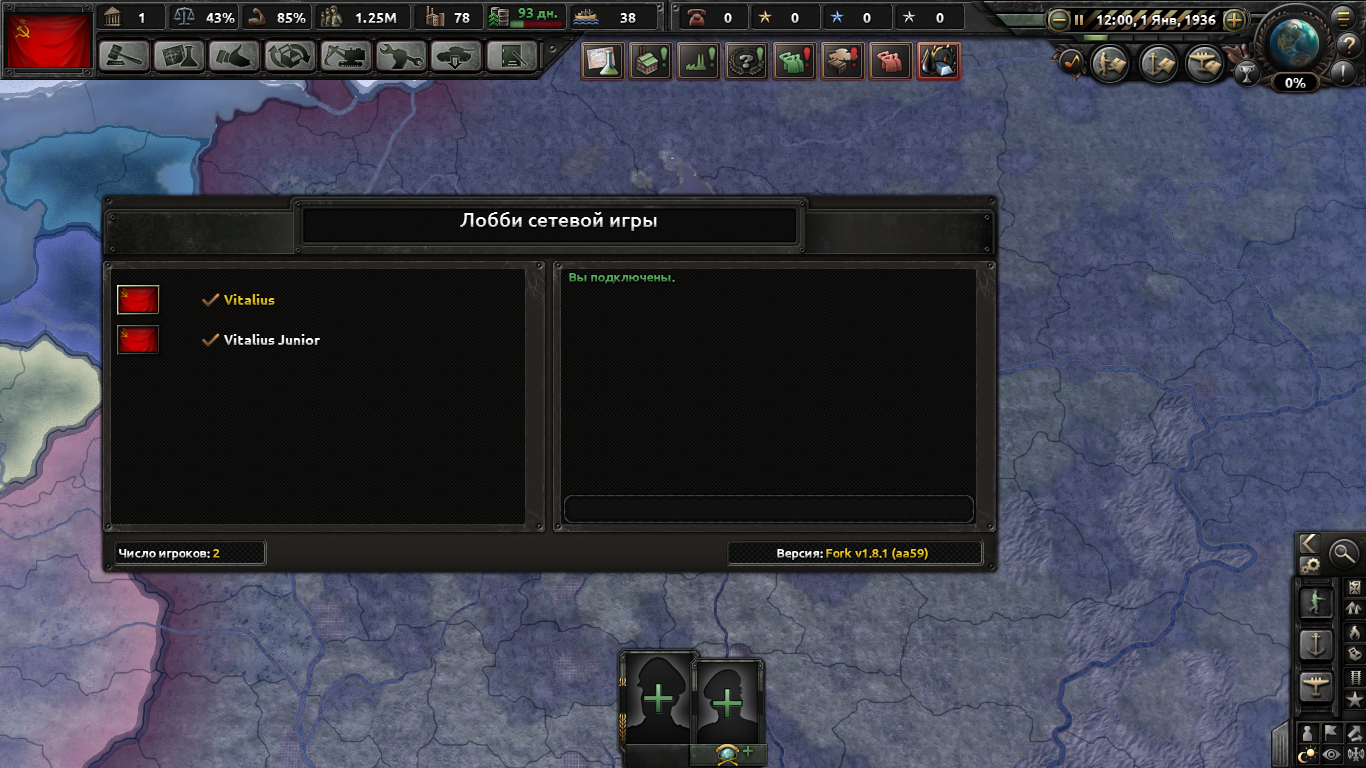This screenshot has width=1366, height=768.
Task: Open the logistics notebook menu
Action: 512,56
